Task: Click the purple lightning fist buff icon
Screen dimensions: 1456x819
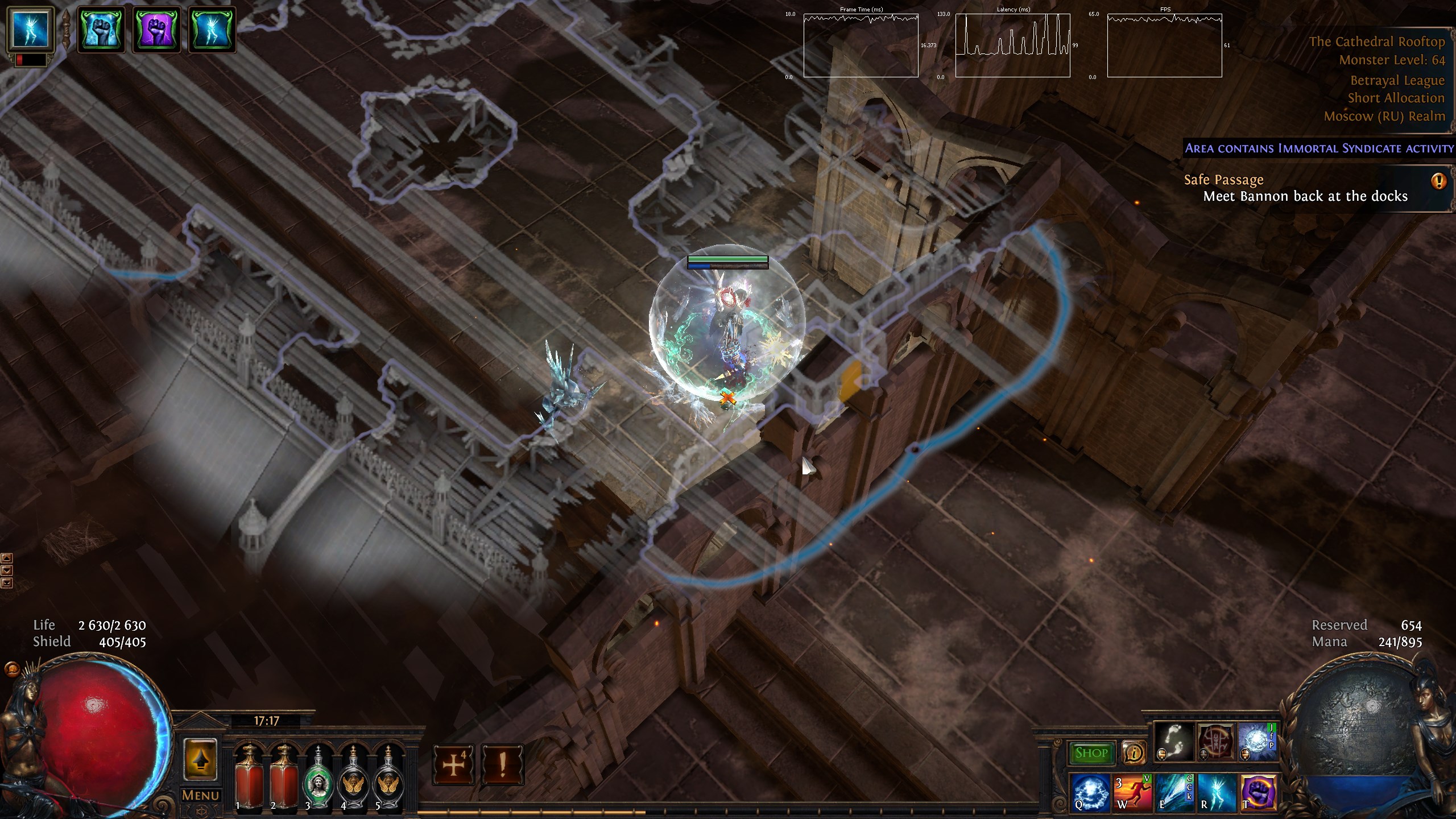Action: point(156,30)
